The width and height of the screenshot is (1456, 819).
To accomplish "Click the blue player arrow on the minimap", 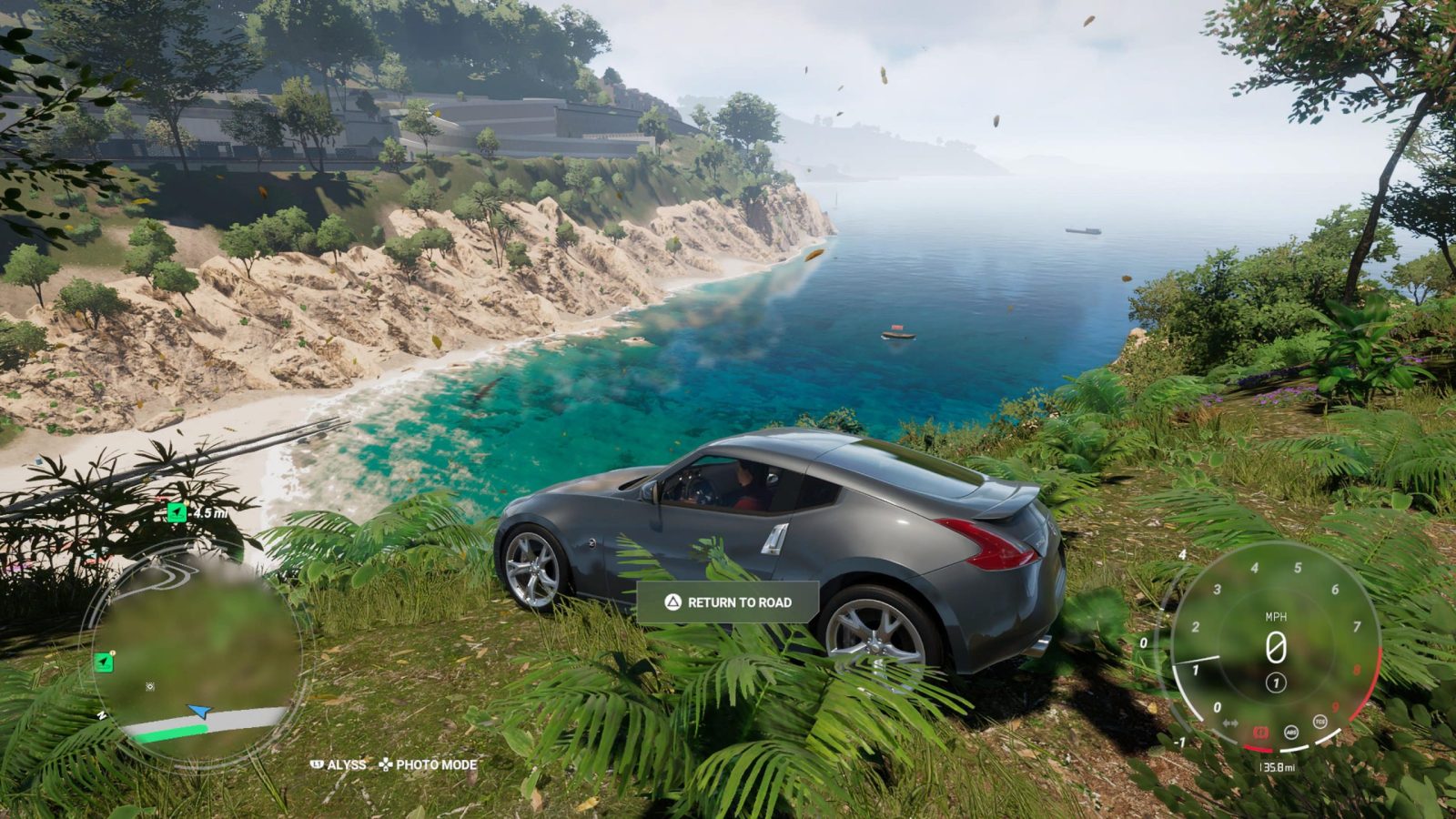I will (199, 711).
